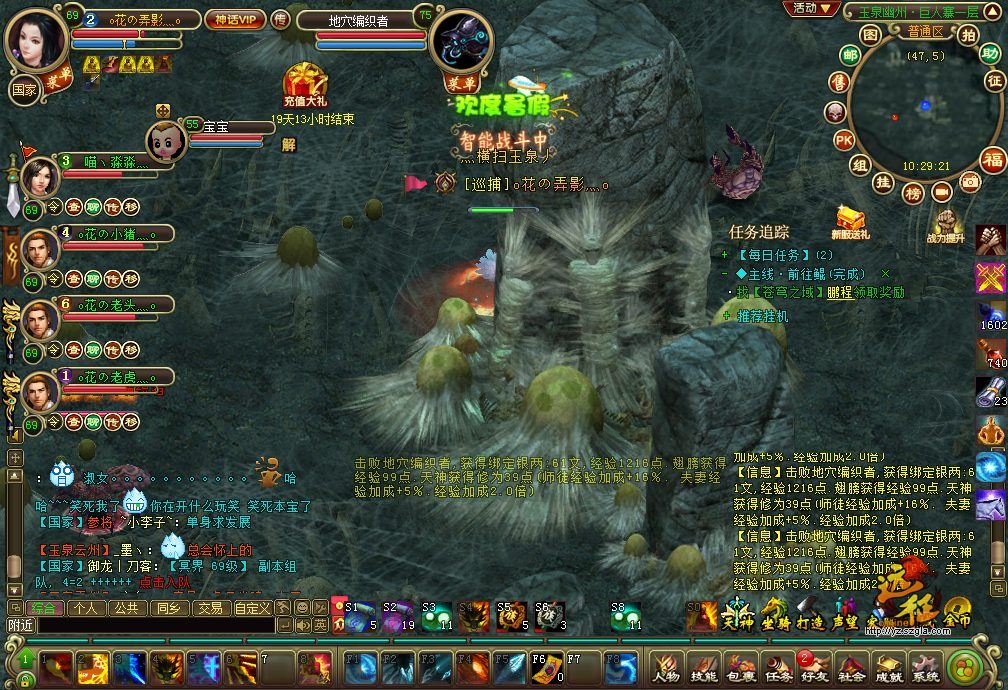Open the 任务 quest log
The width and height of the screenshot is (1008, 690).
pyautogui.click(x=778, y=668)
